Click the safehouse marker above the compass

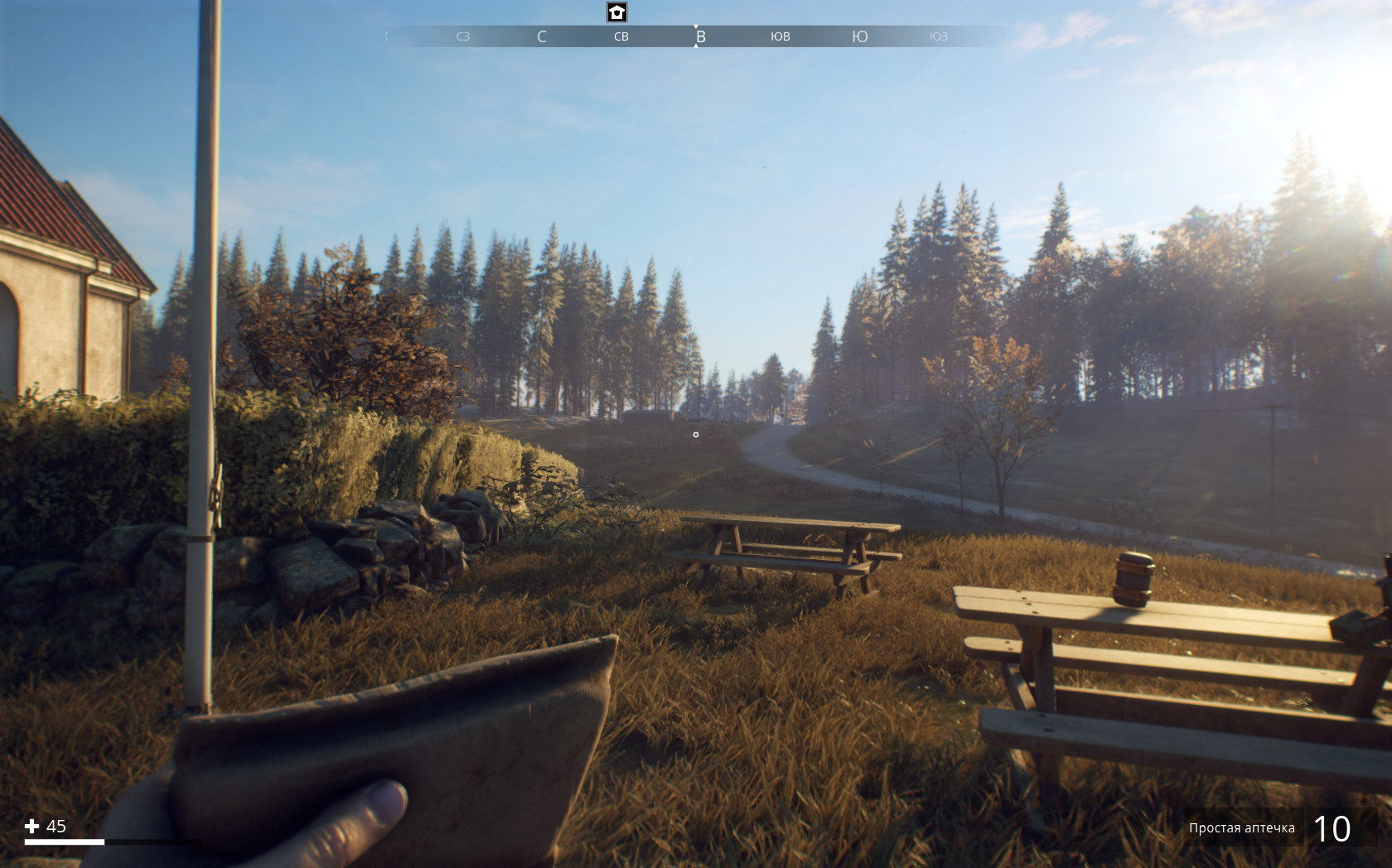616,12
